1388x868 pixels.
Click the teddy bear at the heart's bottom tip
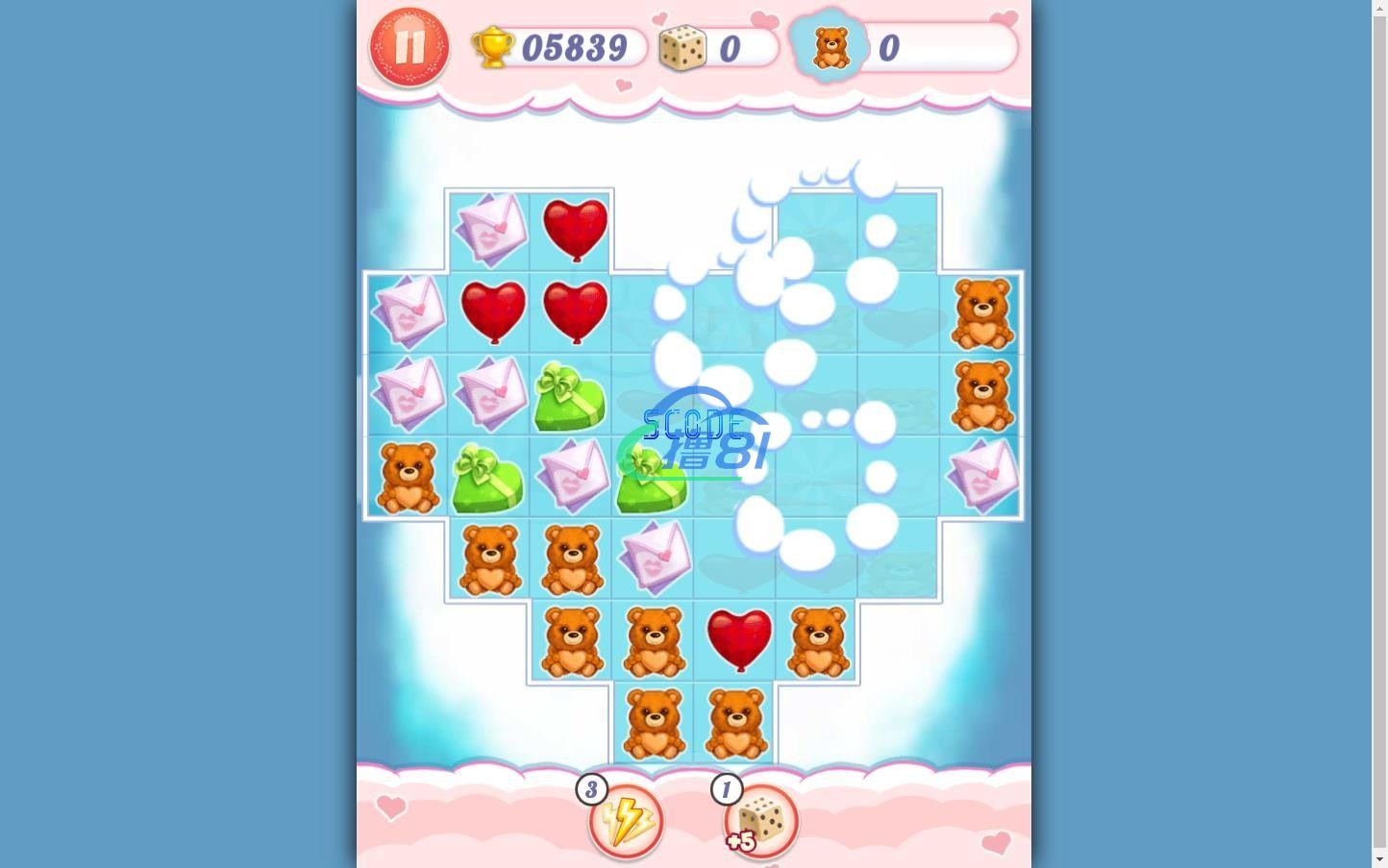click(655, 723)
